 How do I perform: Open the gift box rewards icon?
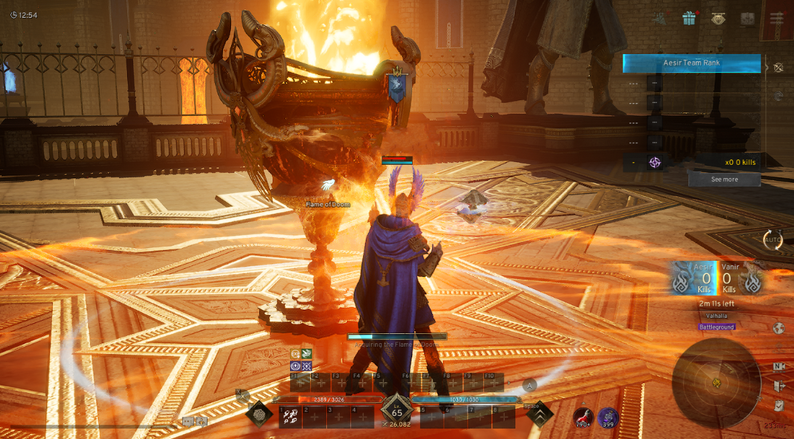point(689,18)
